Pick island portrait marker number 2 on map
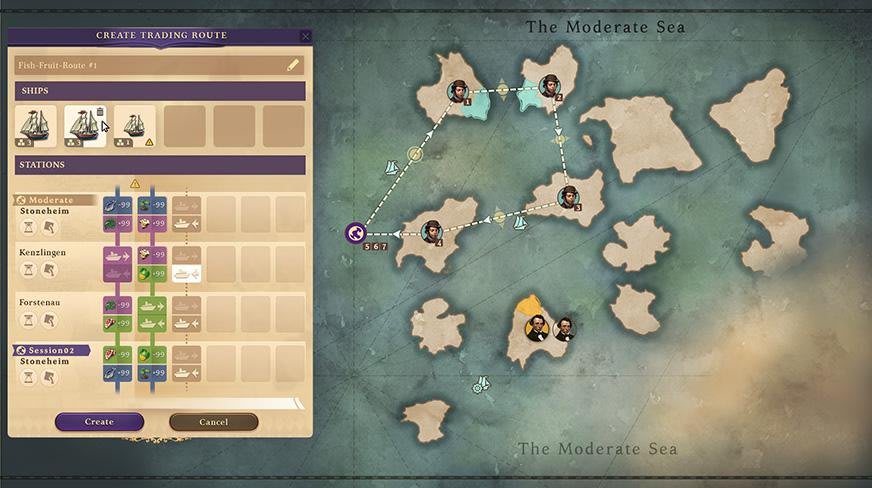The image size is (872, 488). point(549,87)
